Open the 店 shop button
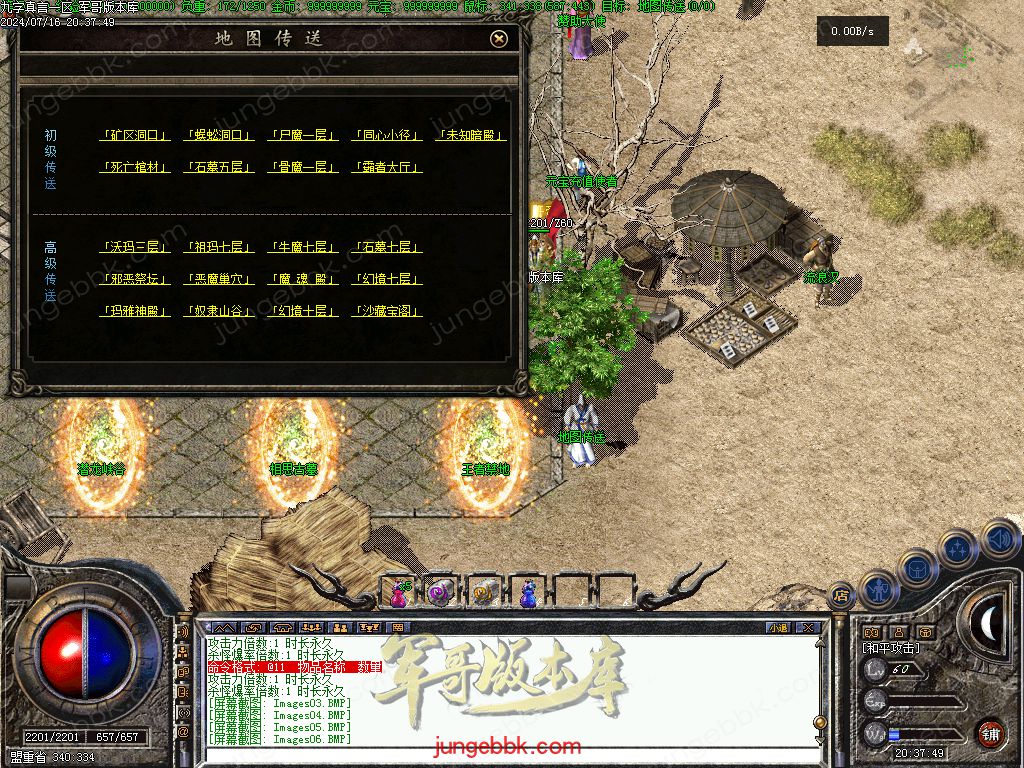 tap(841, 595)
